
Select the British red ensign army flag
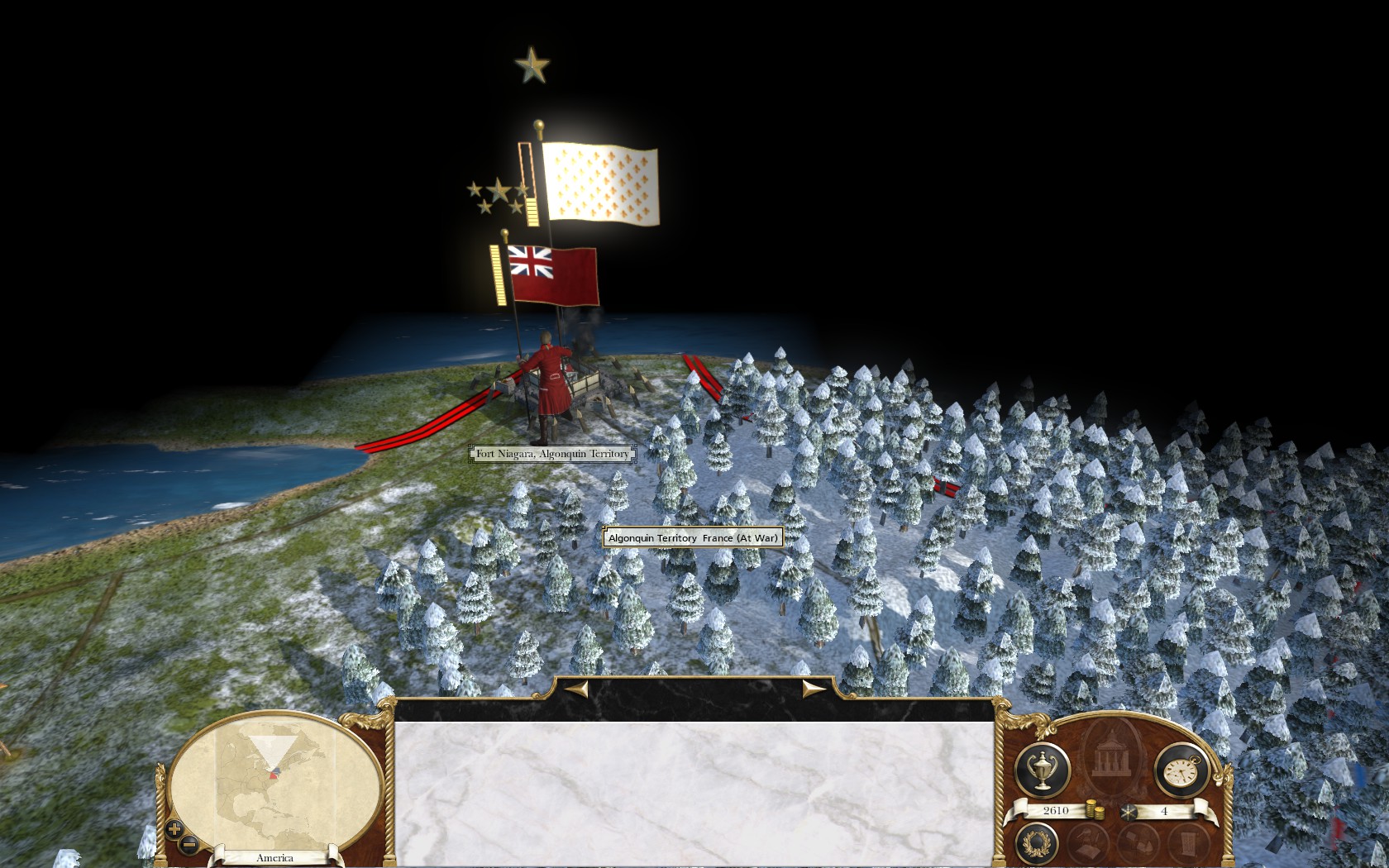click(553, 275)
